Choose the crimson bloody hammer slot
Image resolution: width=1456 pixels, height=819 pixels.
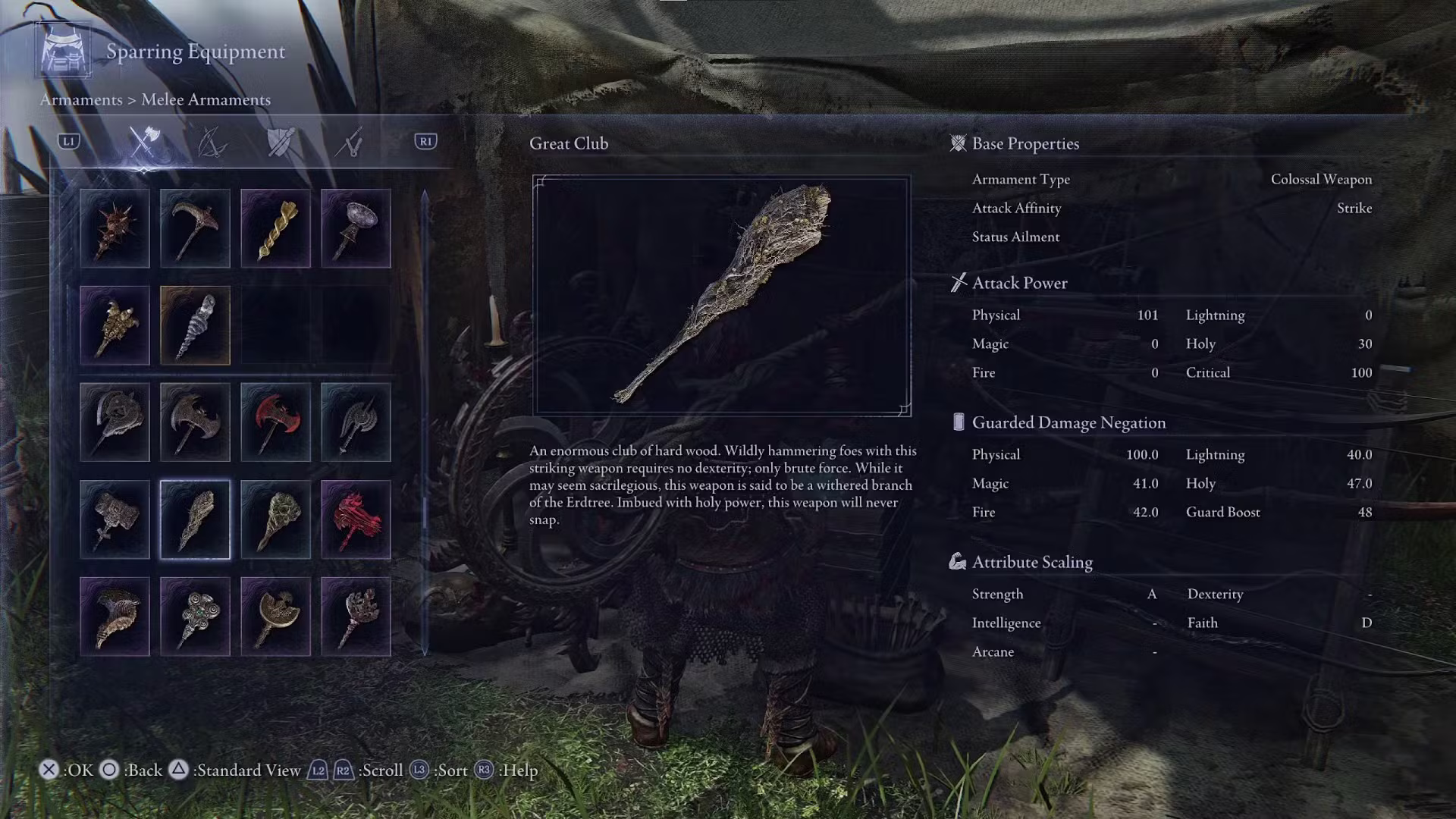pos(356,519)
